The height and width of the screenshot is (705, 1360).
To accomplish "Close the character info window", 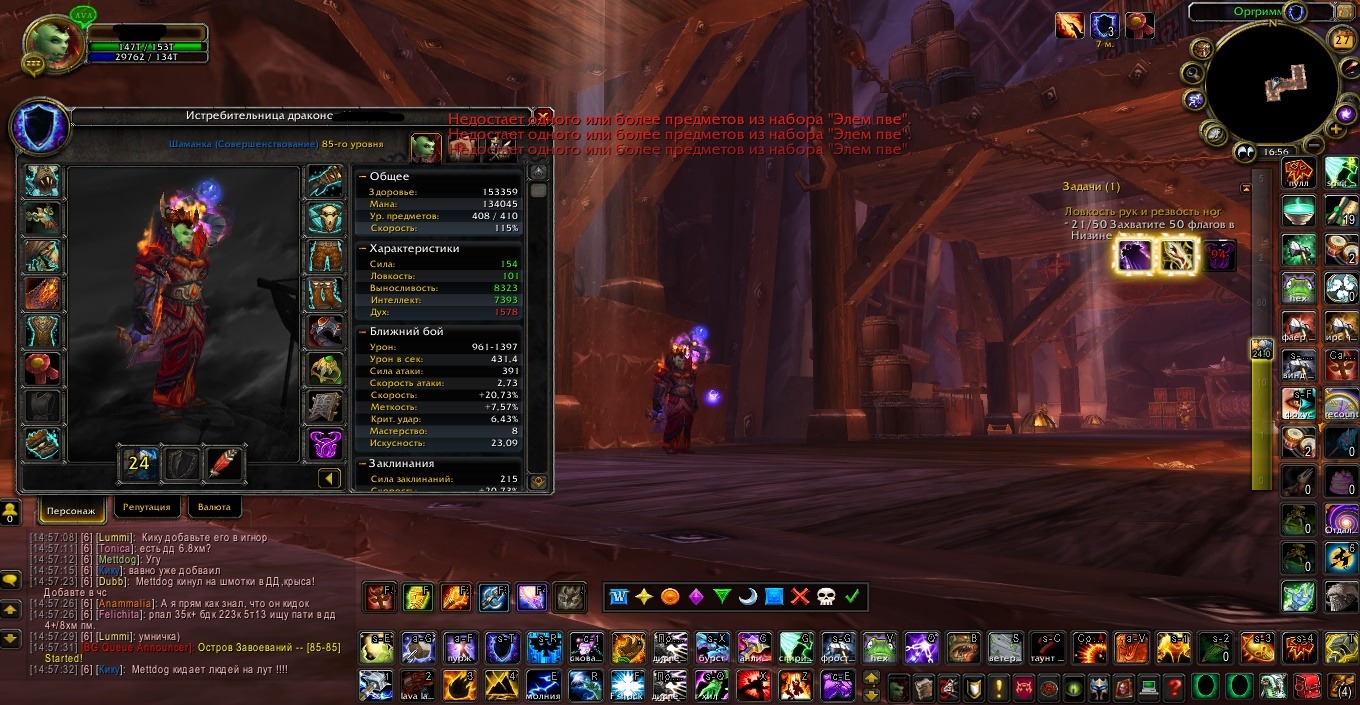I will [543, 115].
